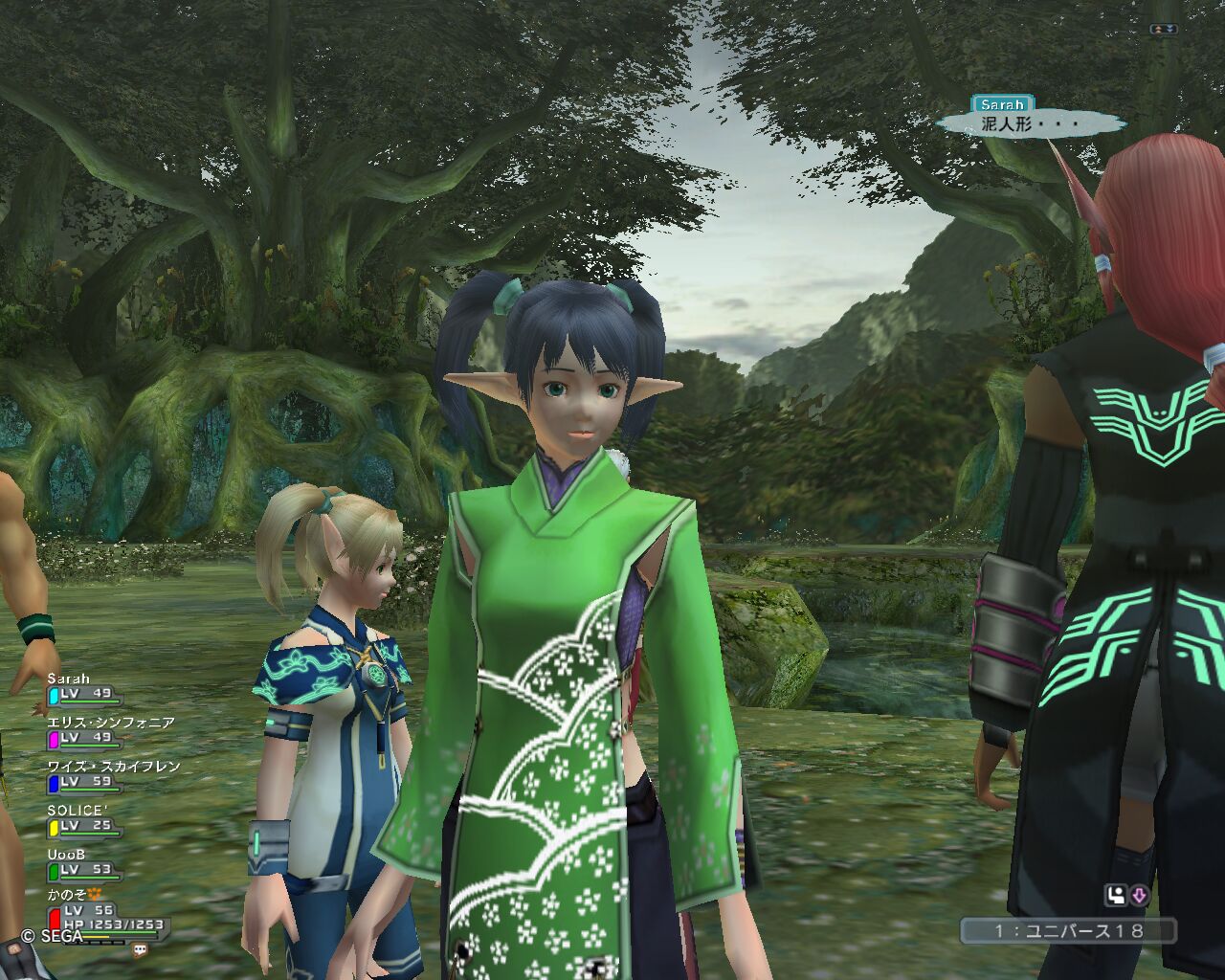Click Sarah's chat speech bubble
Viewport: 1225px width, 980px height.
[x=1029, y=123]
